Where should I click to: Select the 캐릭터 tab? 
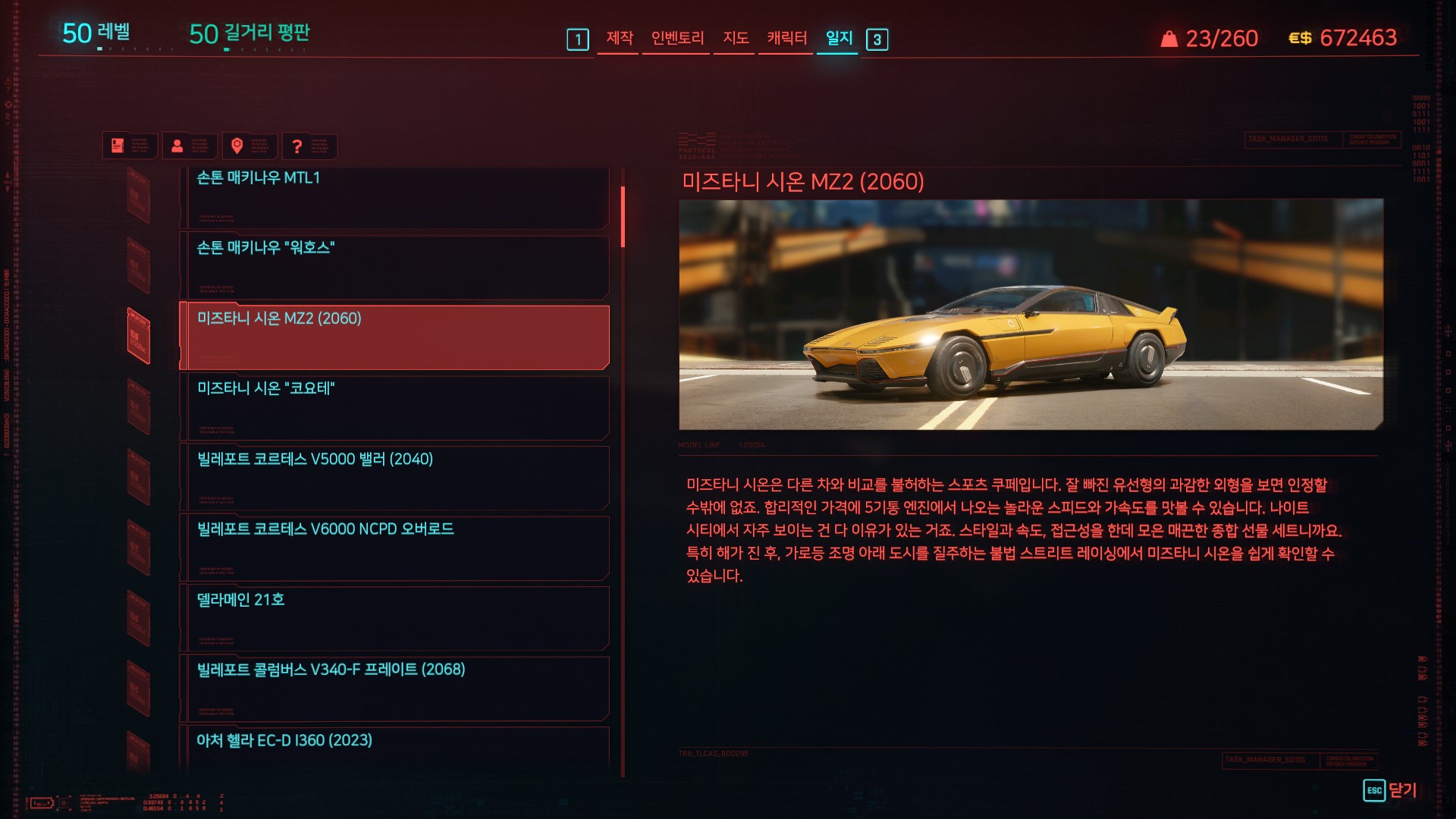[786, 38]
